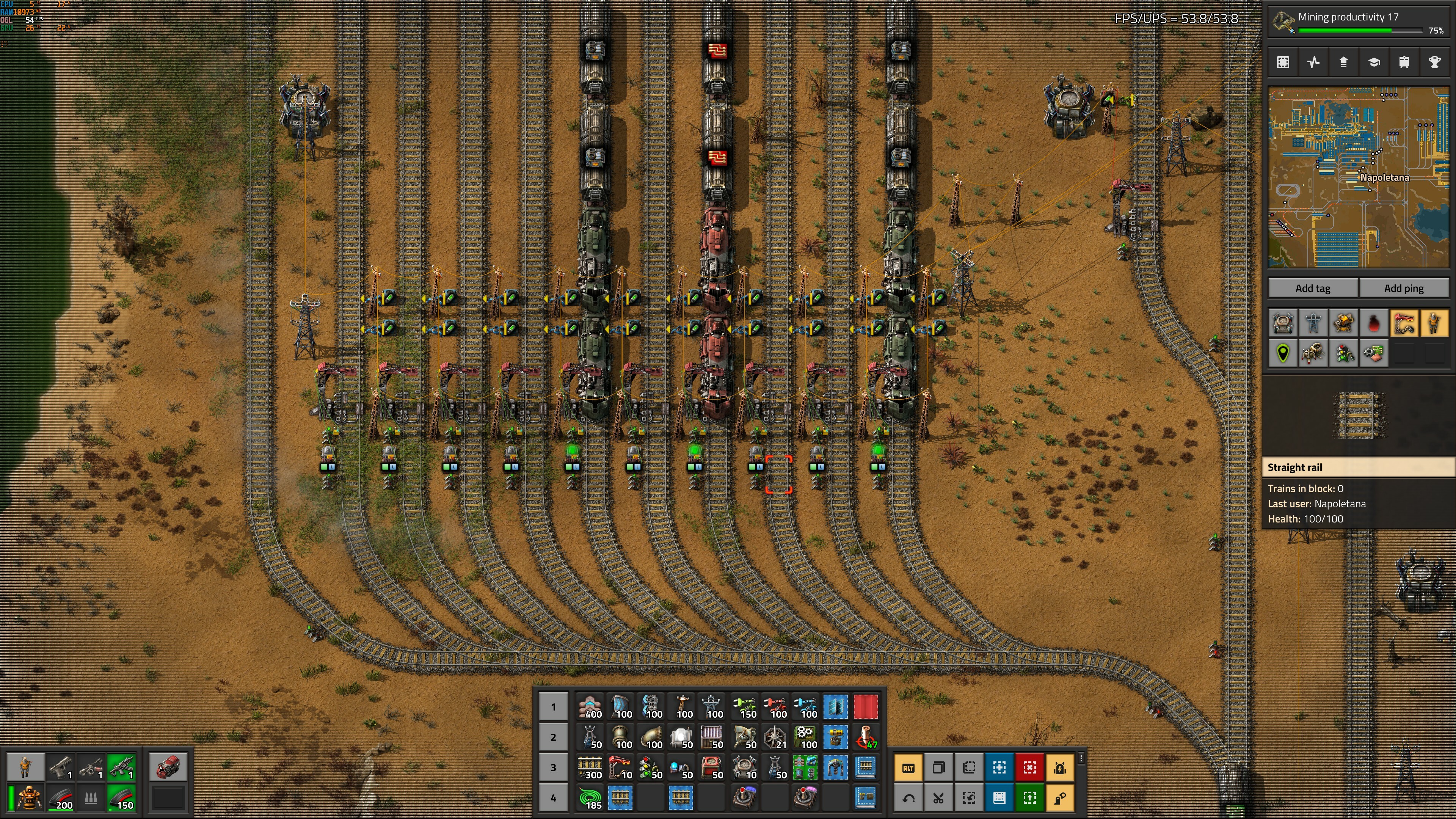The width and height of the screenshot is (1456, 819).
Task: Switch to hotbar row 4
Action: click(x=553, y=797)
